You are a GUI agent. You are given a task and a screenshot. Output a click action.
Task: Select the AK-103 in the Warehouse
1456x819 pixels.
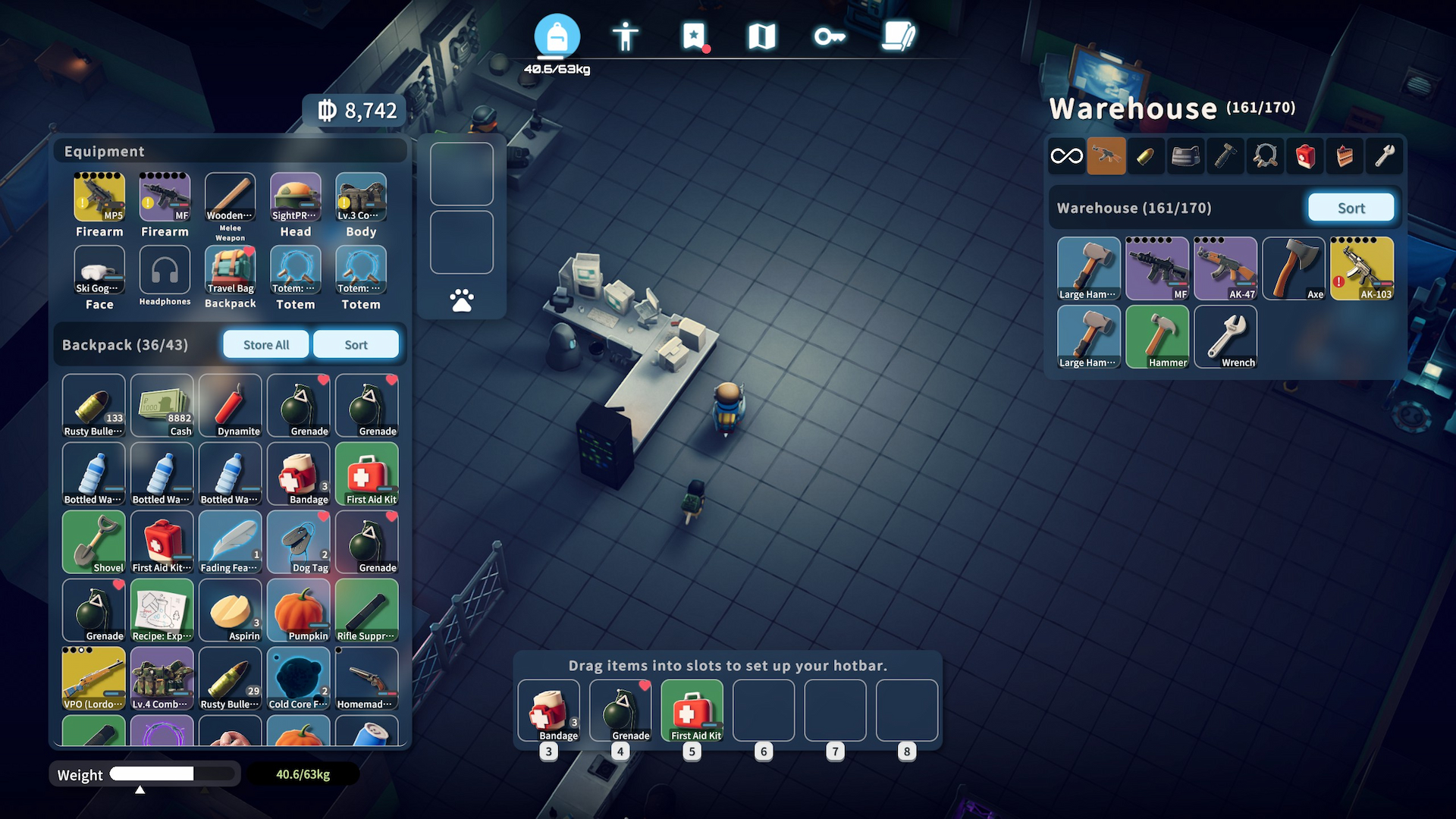pyautogui.click(x=1363, y=268)
